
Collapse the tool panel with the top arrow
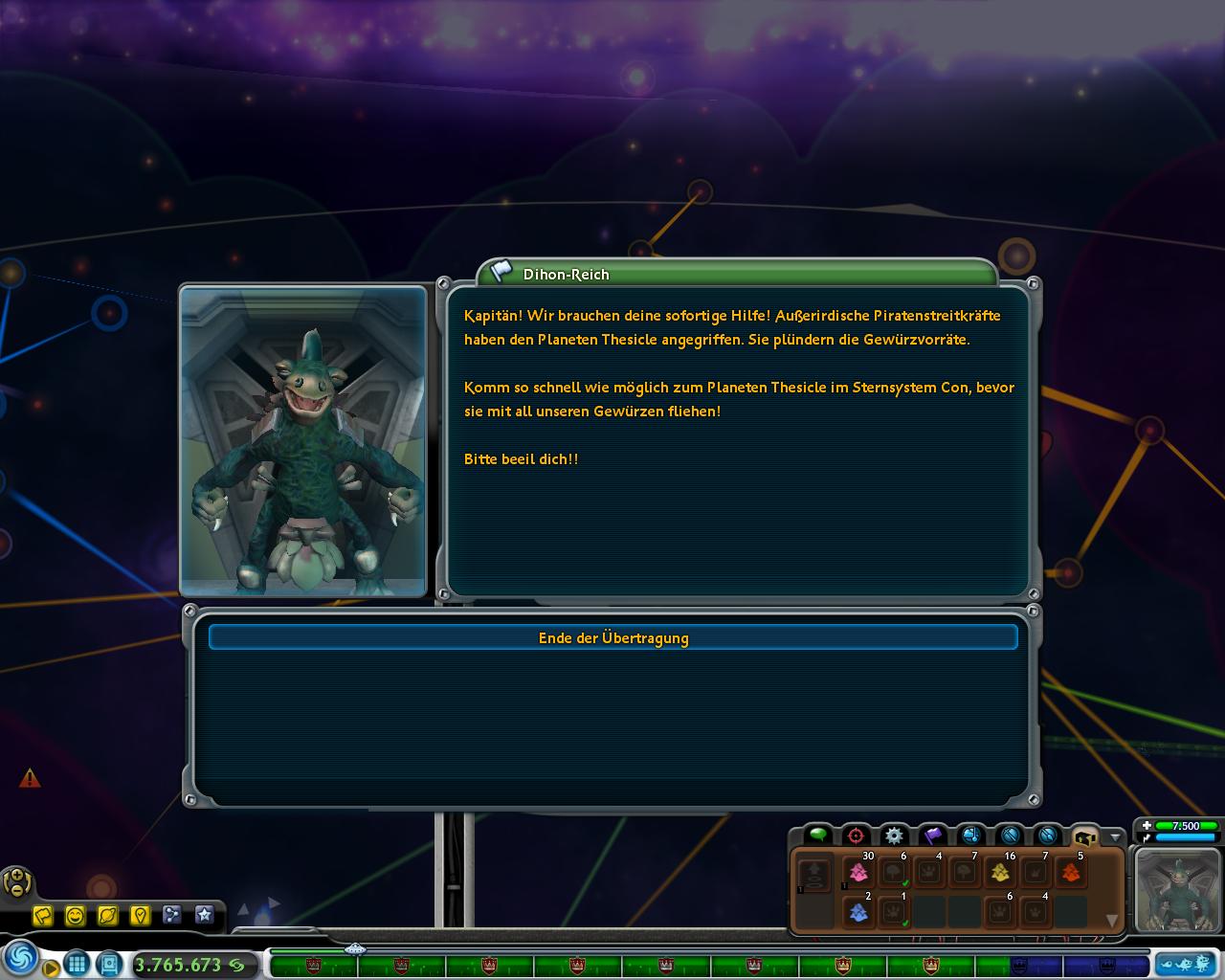(x=1114, y=836)
